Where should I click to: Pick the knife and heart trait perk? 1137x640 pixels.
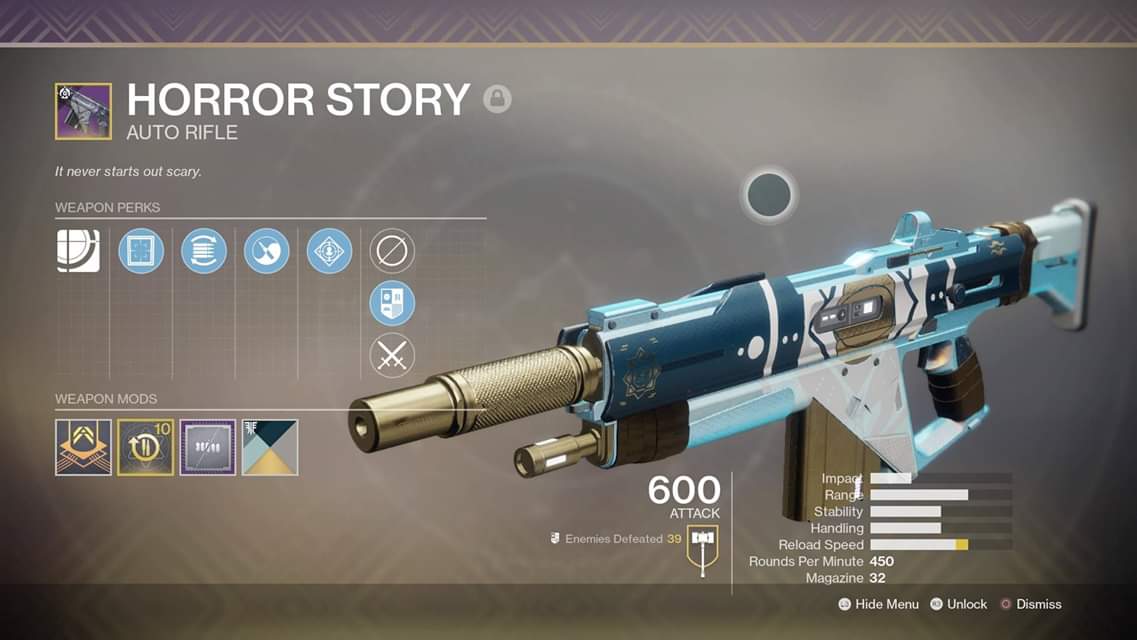[267, 250]
